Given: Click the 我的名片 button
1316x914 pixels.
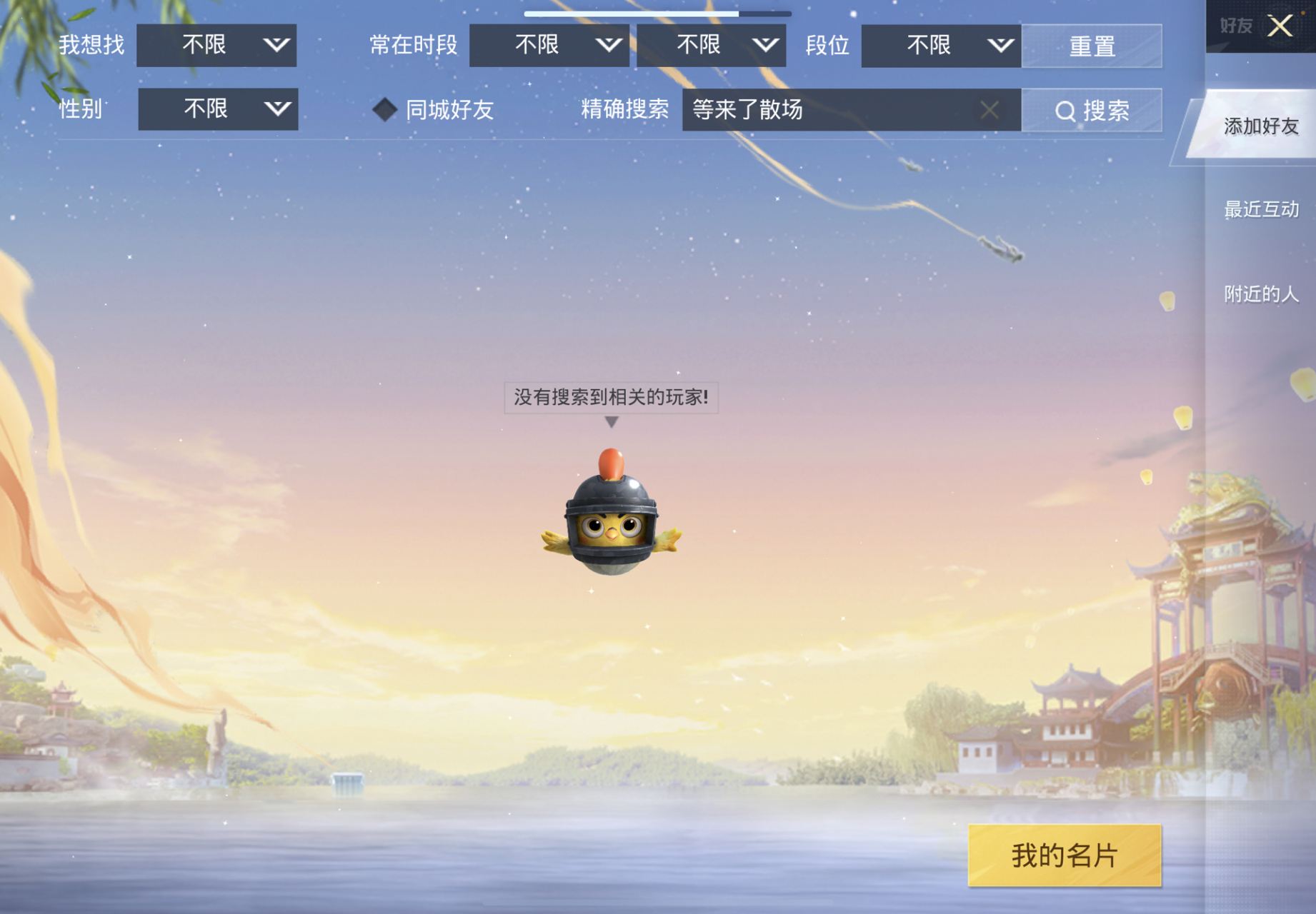Looking at the screenshot, I should [x=1064, y=856].
